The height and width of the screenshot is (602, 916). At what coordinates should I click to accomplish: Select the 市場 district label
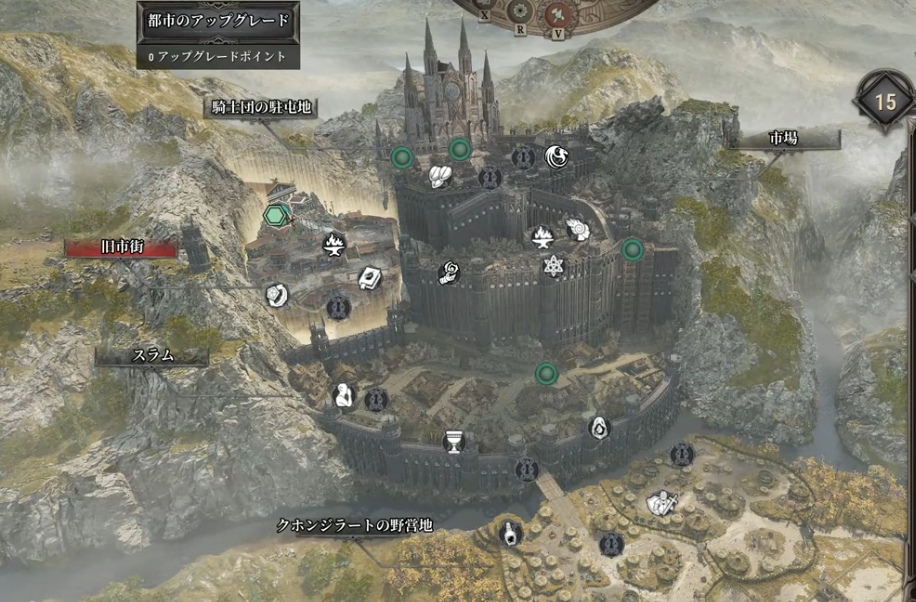(x=783, y=139)
